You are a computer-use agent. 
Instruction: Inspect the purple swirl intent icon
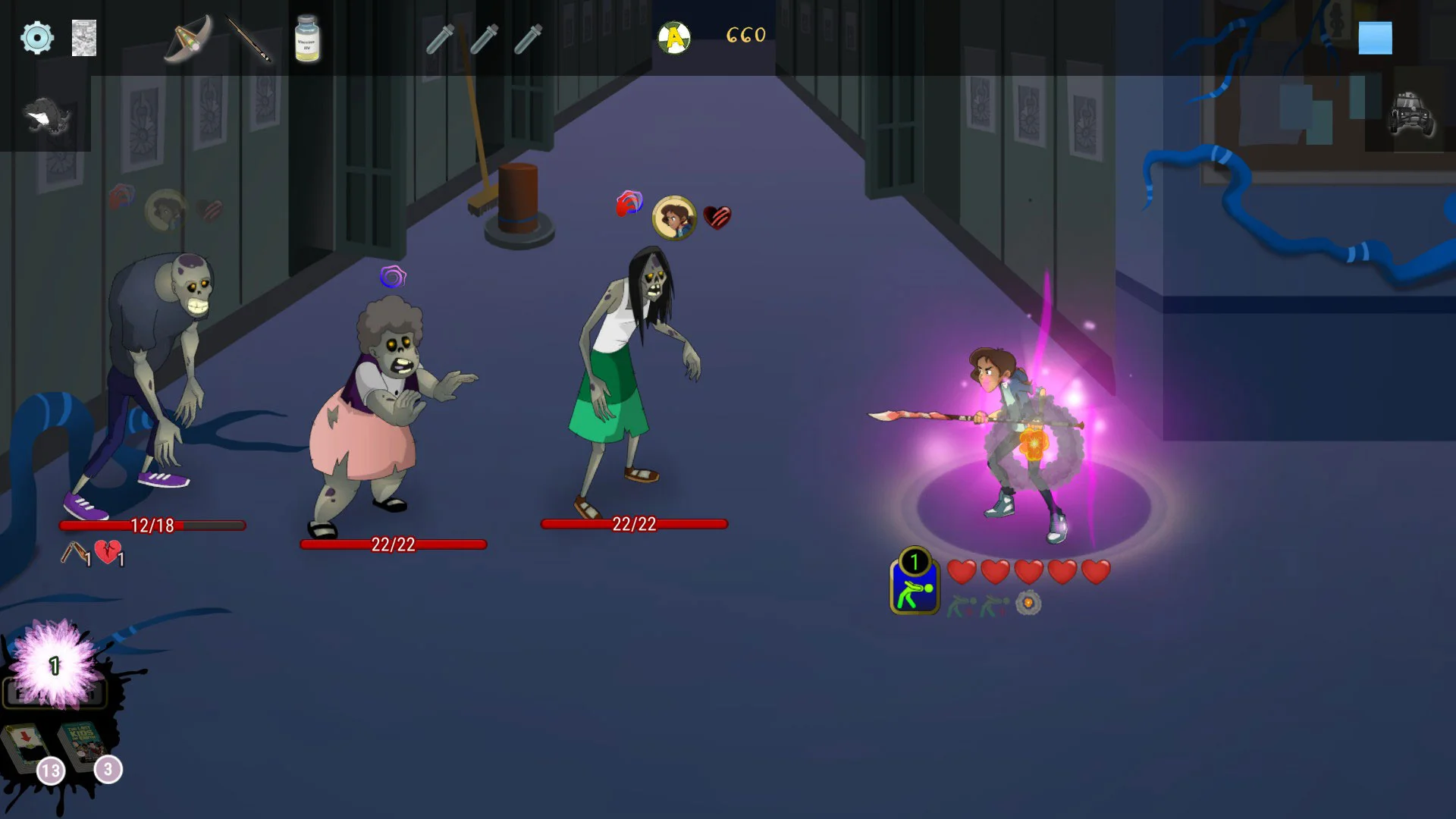click(393, 277)
